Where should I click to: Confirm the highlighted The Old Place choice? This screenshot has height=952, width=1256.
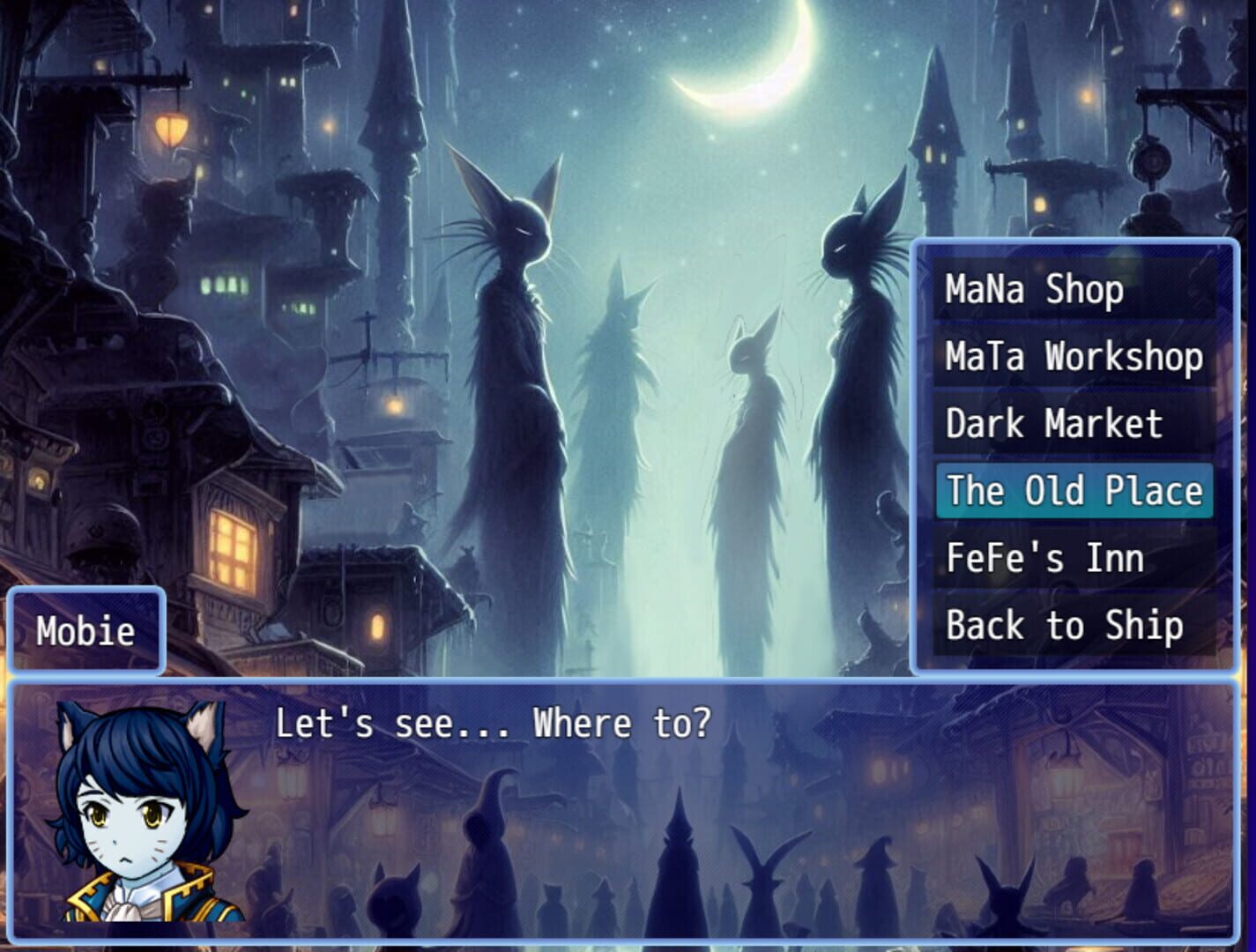tap(1074, 491)
